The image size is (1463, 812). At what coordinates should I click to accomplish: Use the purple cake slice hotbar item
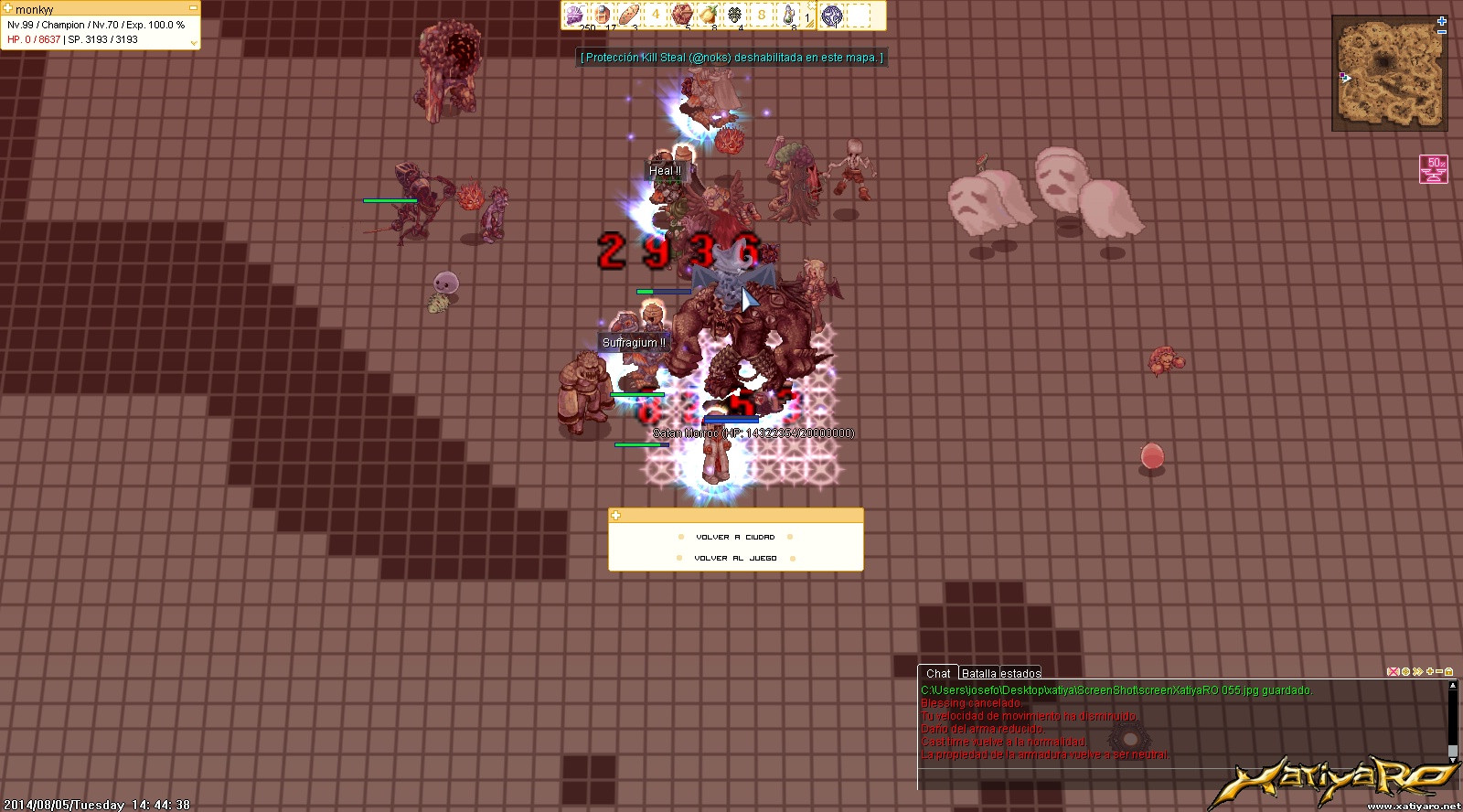pyautogui.click(x=574, y=15)
